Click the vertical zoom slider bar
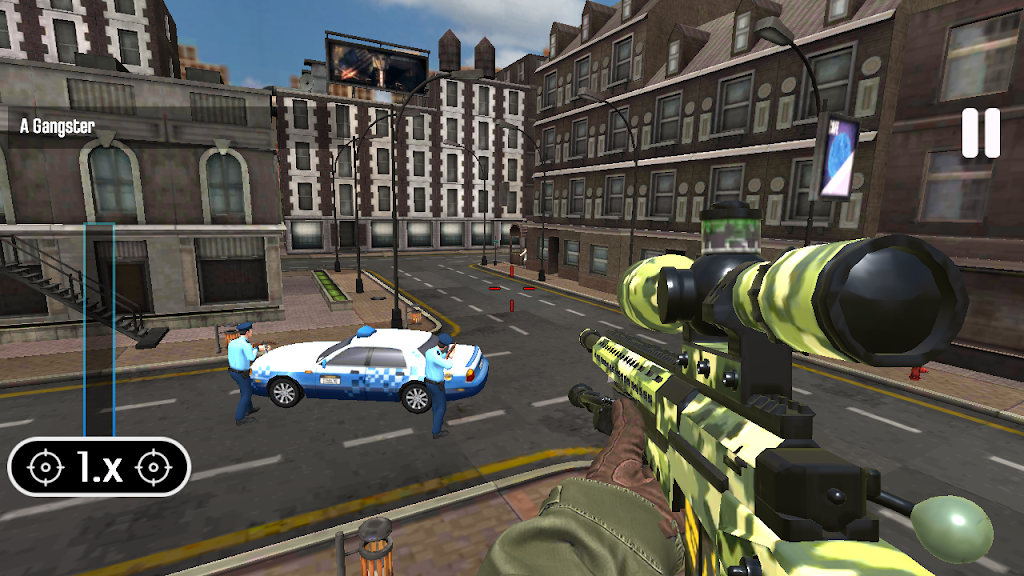This screenshot has width=1024, height=576. coord(99,330)
